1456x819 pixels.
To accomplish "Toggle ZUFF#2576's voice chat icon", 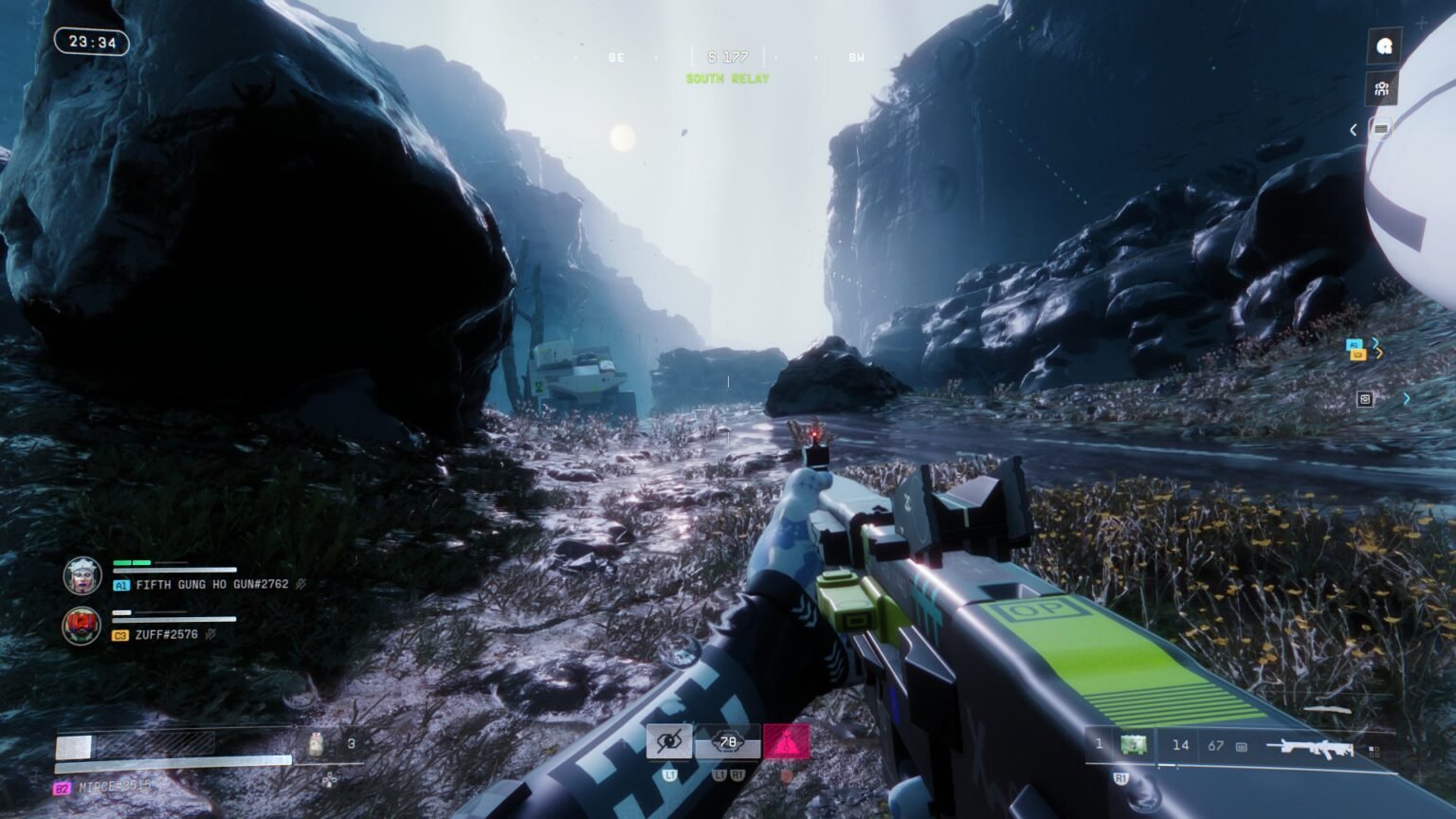I will pyautogui.click(x=210, y=633).
